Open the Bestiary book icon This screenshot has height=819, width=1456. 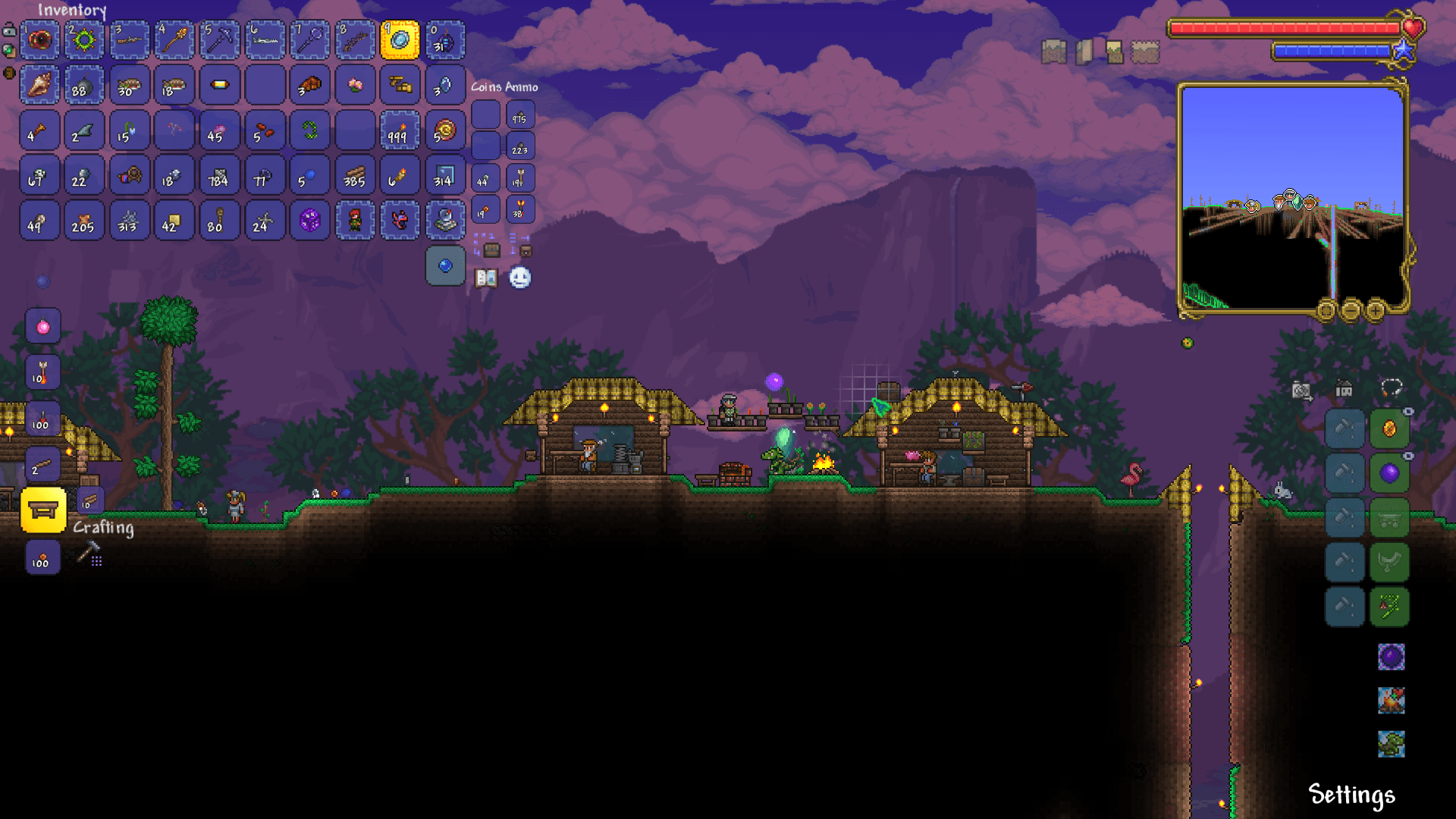(x=486, y=278)
